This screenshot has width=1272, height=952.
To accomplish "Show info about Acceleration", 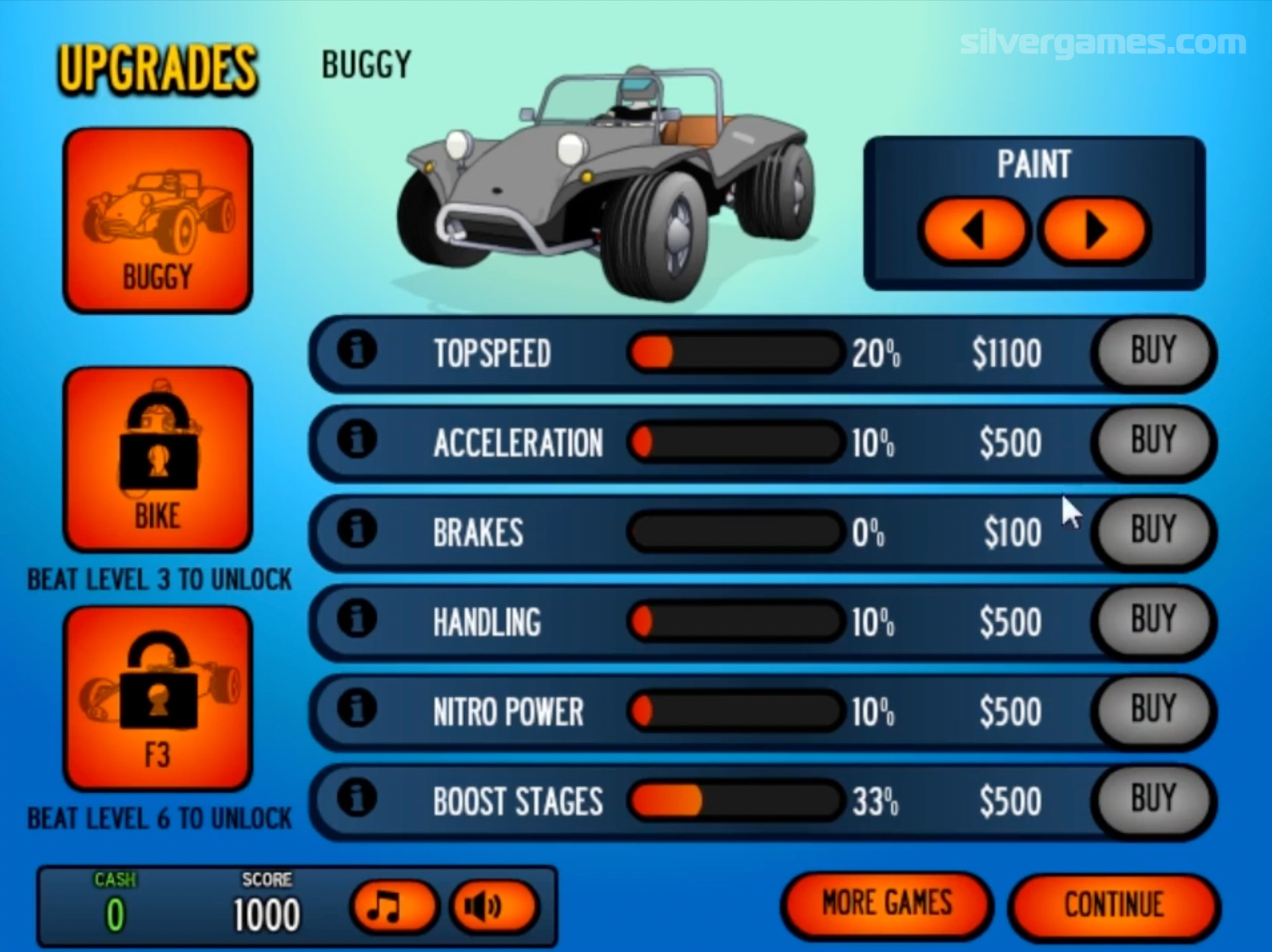I will (357, 440).
